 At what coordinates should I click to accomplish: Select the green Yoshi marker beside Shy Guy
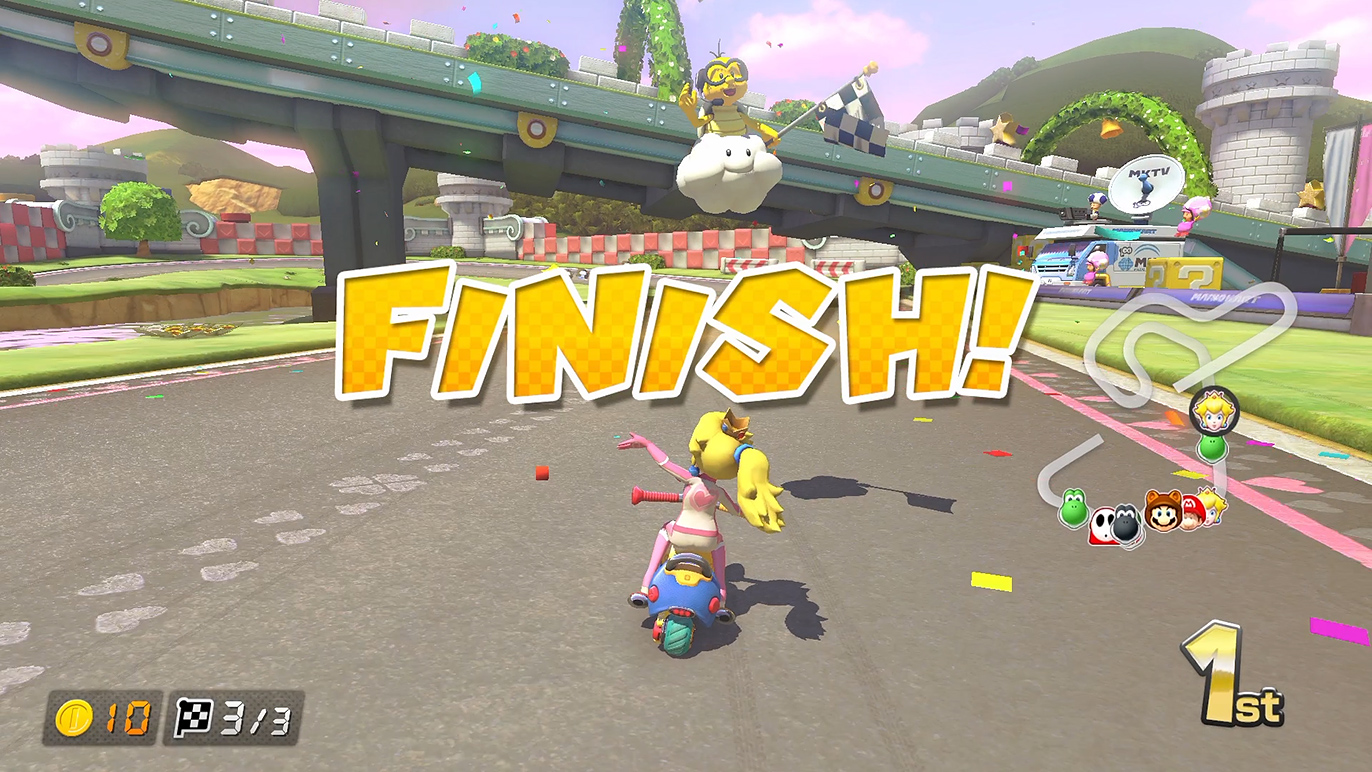pos(1073,508)
